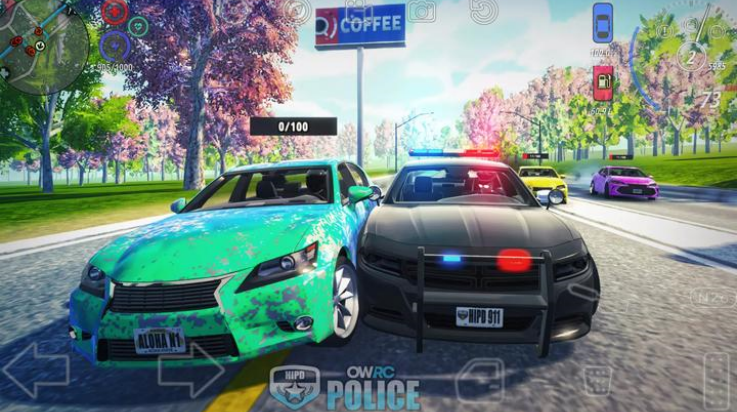737x412 pixels.
Task: Open the camera icon at top
Action: (x=422, y=11)
